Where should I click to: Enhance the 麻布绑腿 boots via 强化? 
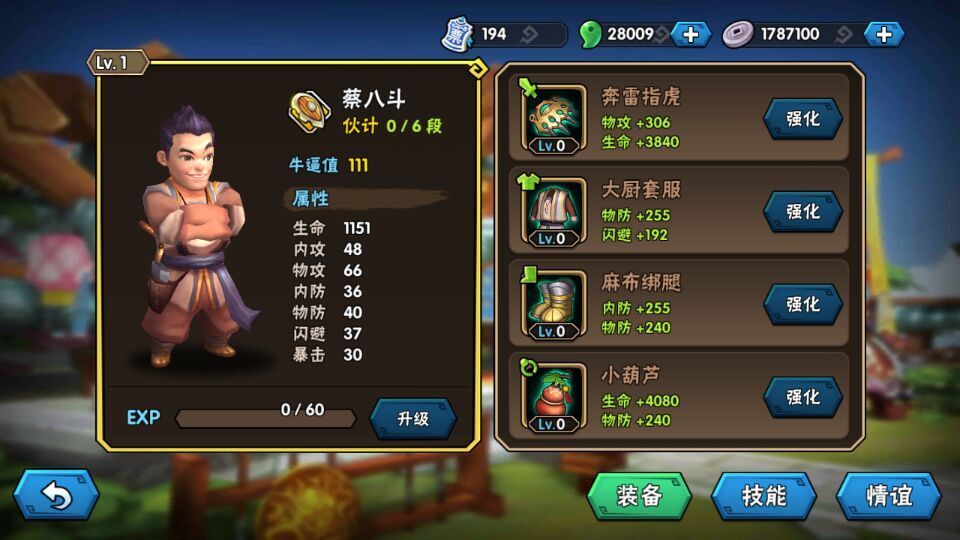pyautogui.click(x=803, y=304)
